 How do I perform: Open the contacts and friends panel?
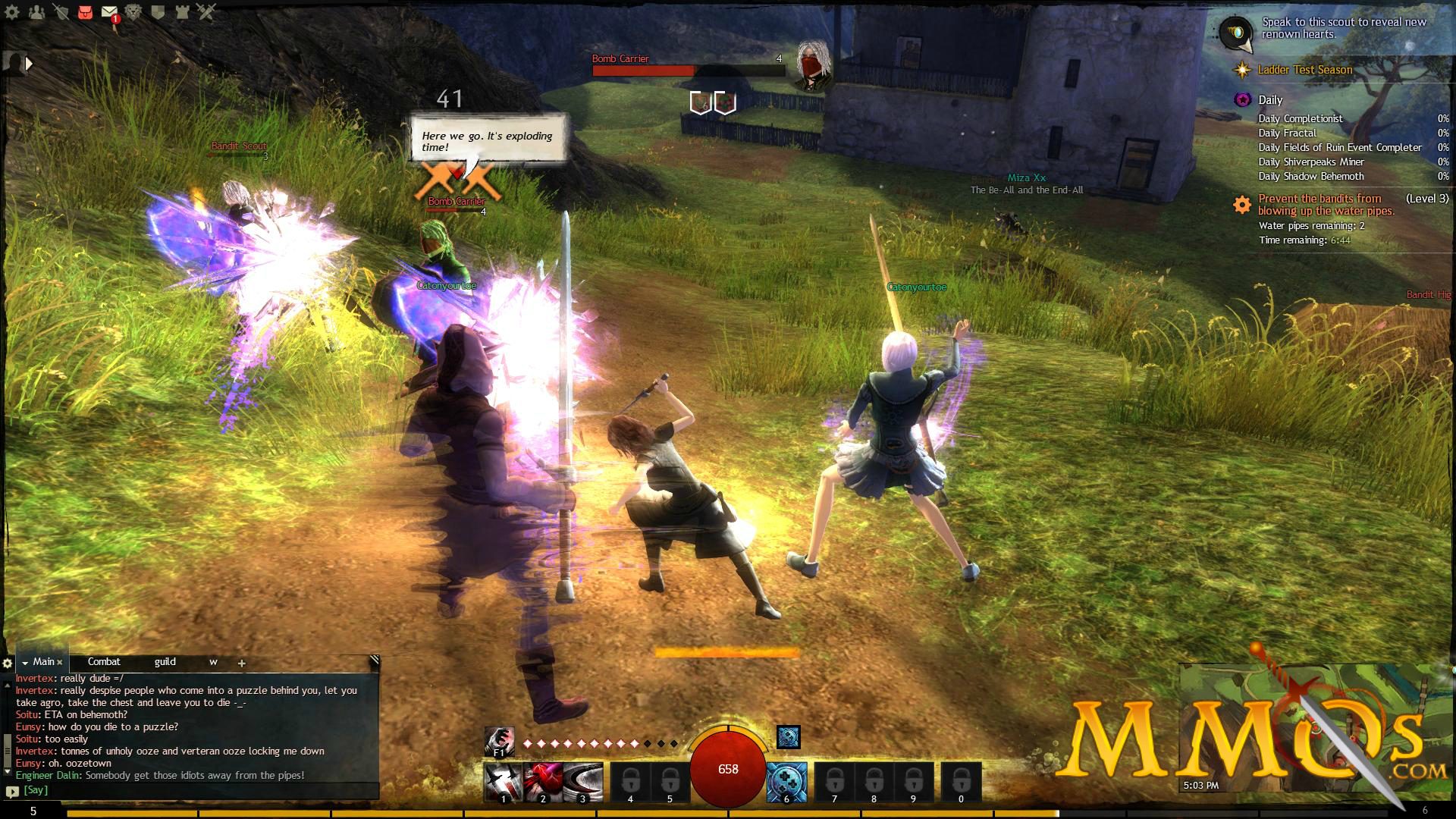pos(36,12)
